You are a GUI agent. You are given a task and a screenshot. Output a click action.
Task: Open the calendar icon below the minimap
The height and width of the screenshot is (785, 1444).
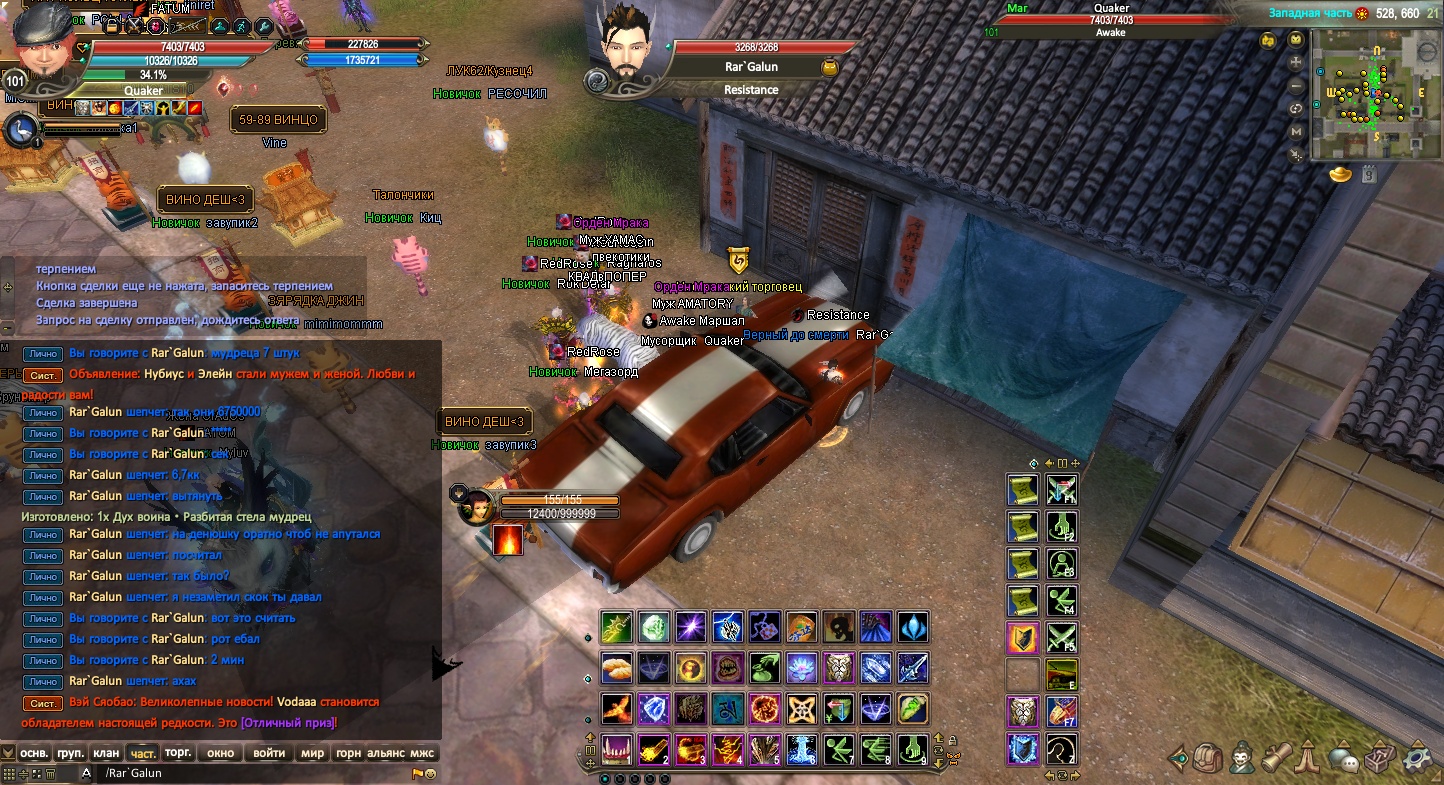click(x=1368, y=174)
